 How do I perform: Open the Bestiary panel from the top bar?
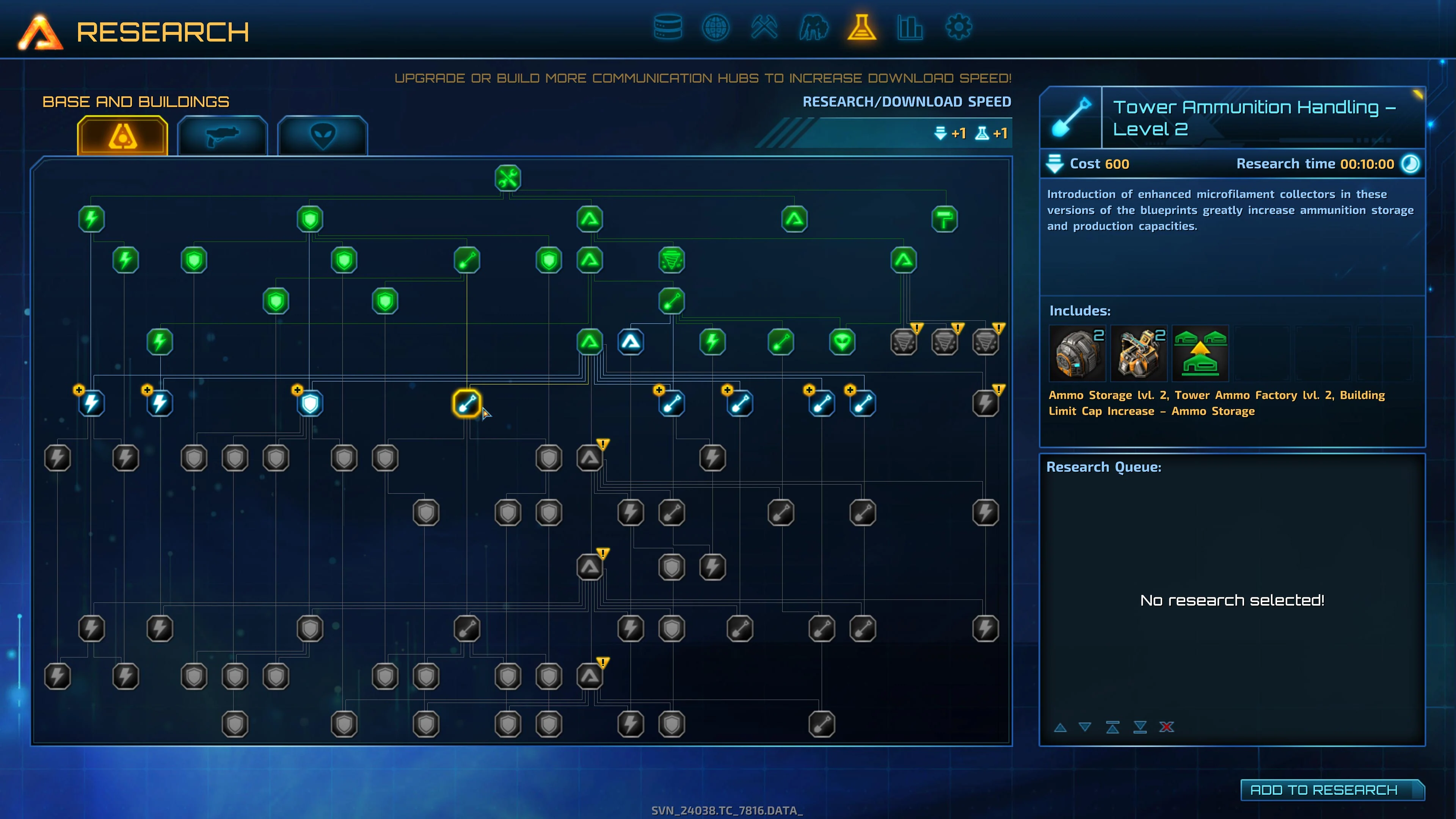(813, 27)
